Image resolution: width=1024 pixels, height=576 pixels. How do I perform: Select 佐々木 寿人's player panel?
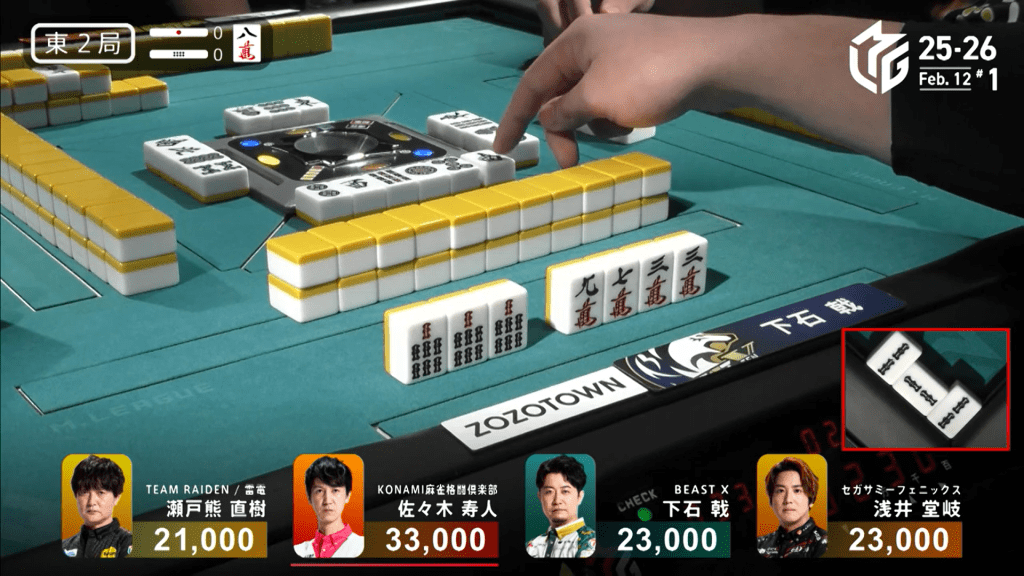(x=396, y=506)
